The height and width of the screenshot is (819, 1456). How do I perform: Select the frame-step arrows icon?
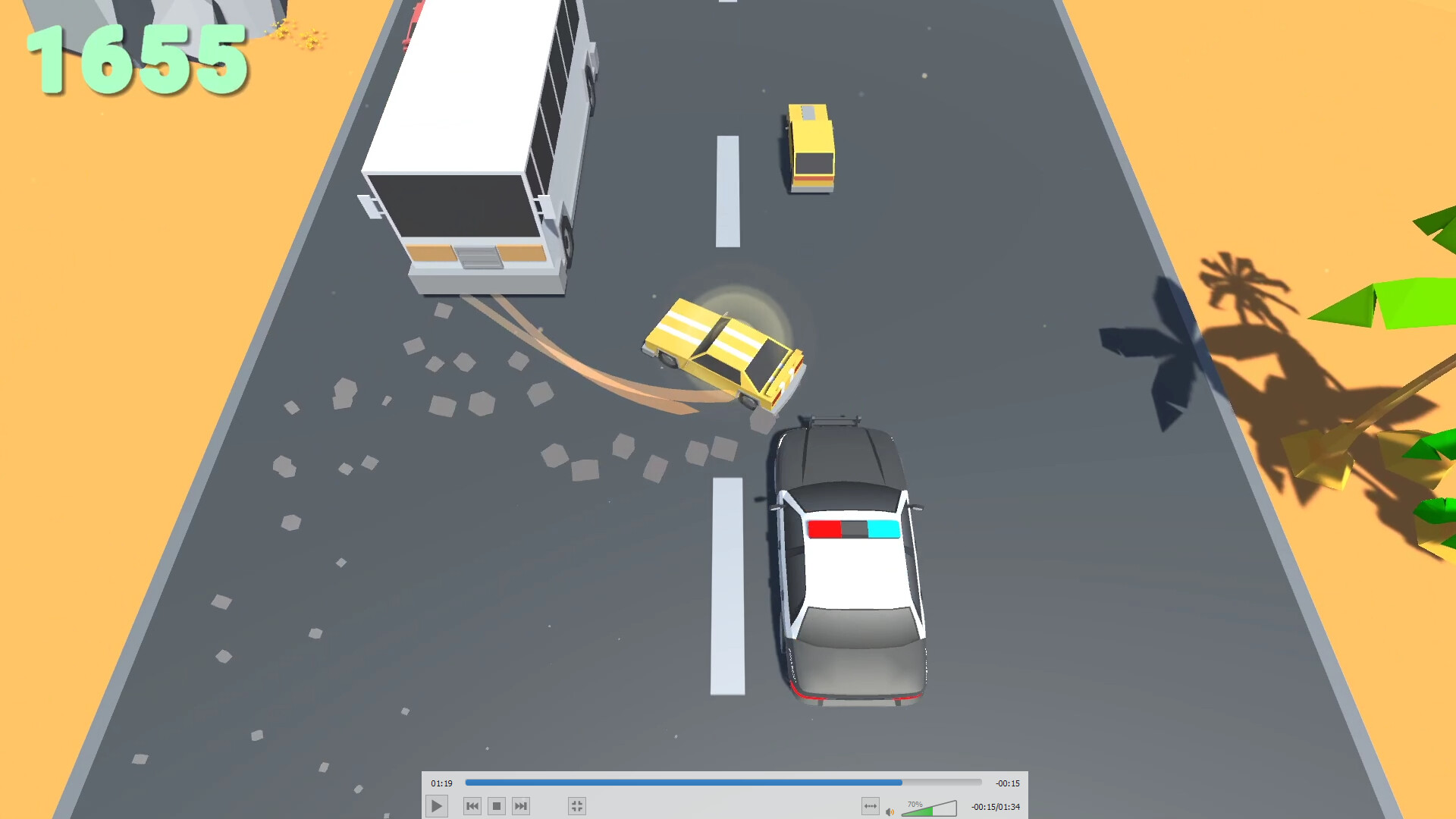[x=871, y=806]
